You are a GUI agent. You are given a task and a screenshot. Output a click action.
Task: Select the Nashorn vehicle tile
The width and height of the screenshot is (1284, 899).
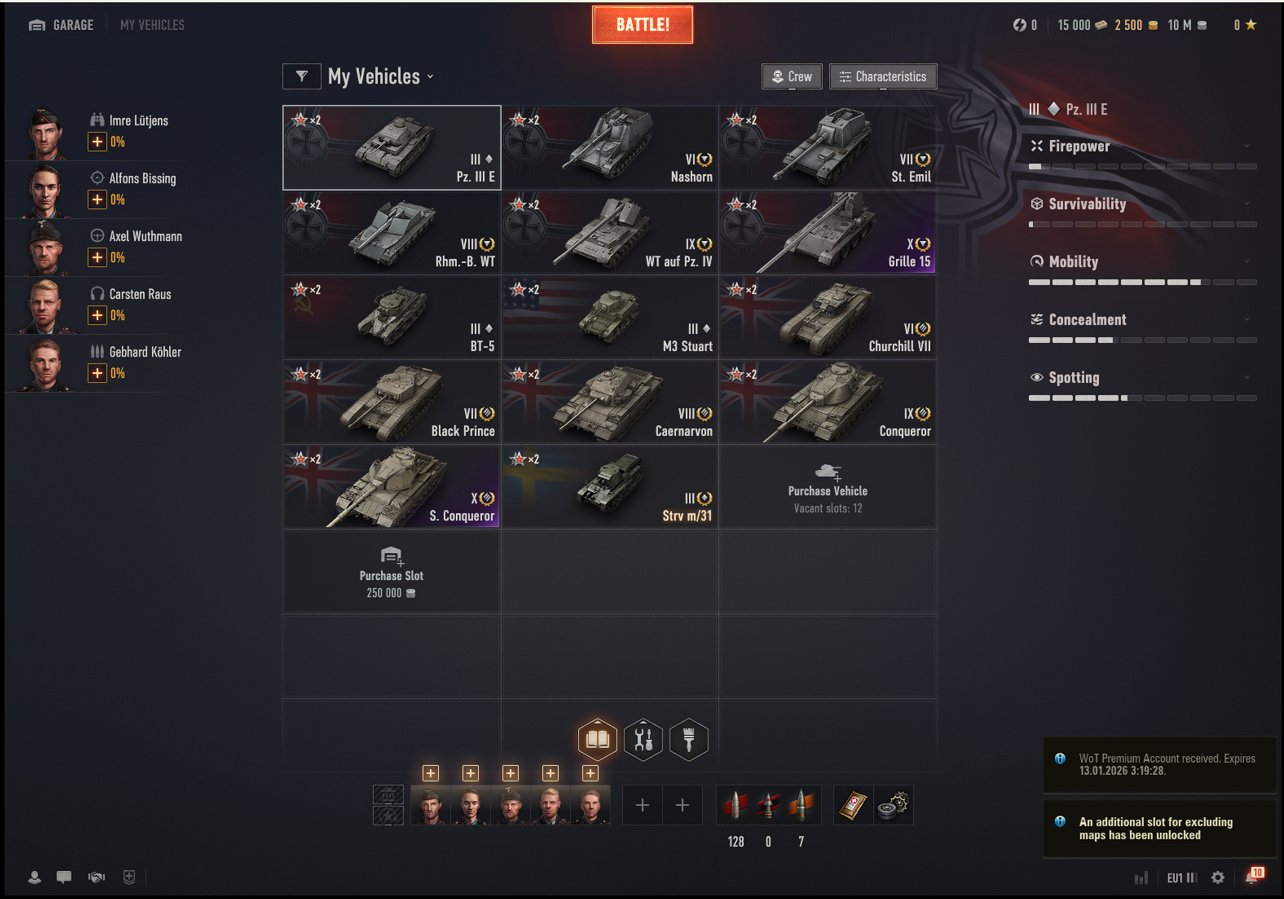pos(609,147)
